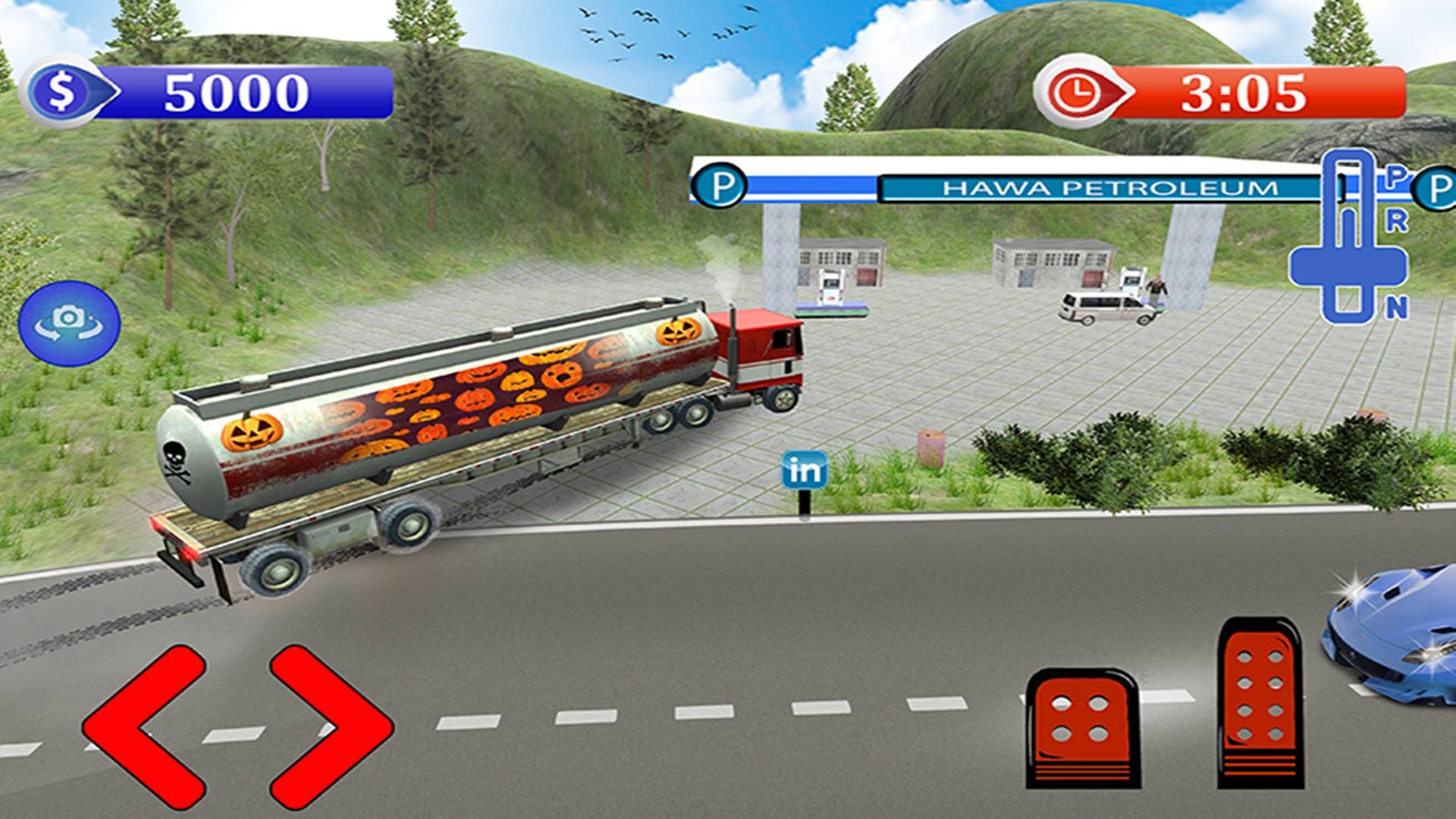Tap the red brake pedal

click(1082, 726)
